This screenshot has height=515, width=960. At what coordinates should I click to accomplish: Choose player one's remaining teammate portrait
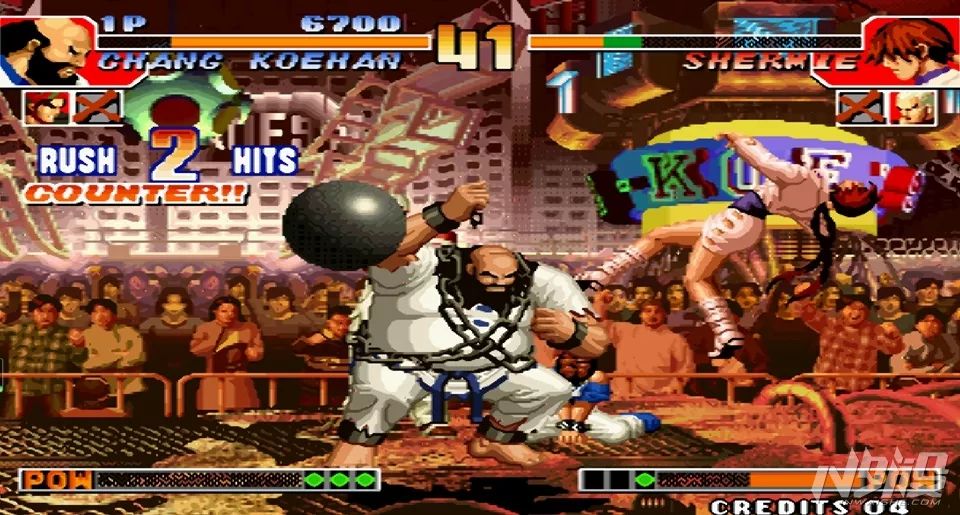pyautogui.click(x=43, y=107)
